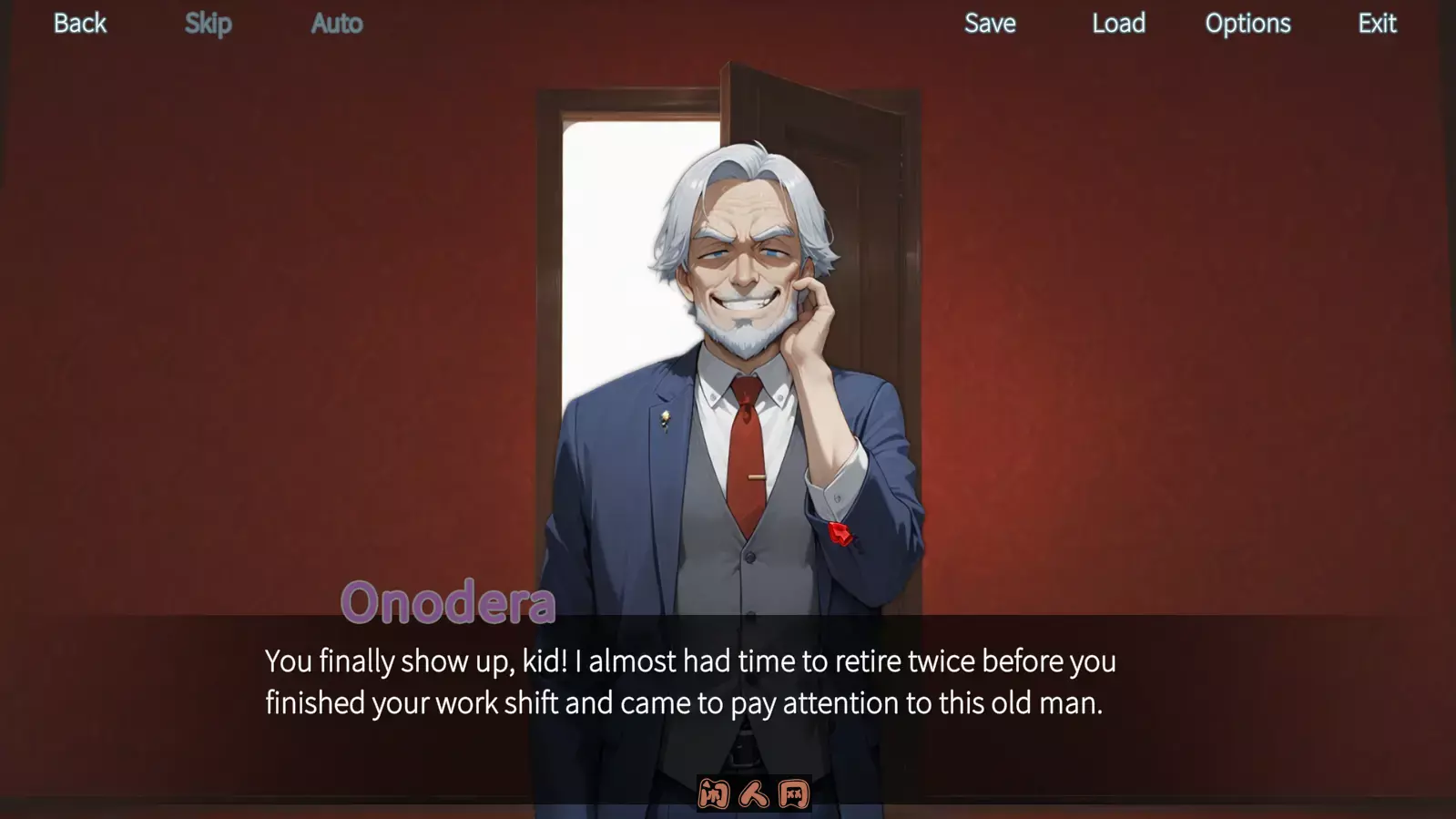1456x819 pixels.
Task: Enable Skip mode to fast-forward dialogue
Action: (208, 24)
